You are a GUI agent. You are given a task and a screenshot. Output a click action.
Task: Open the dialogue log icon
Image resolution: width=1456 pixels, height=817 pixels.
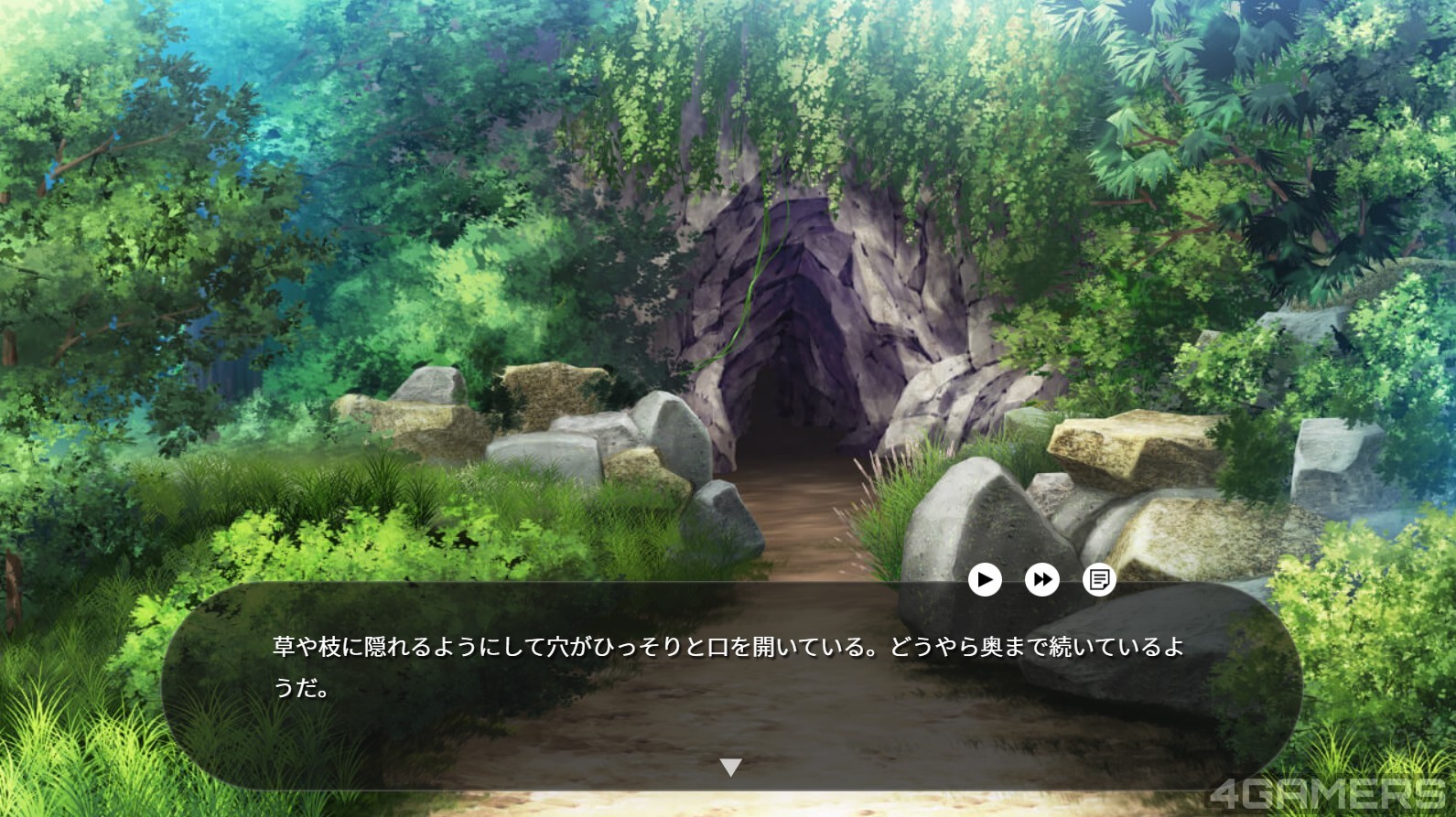[x=1098, y=579]
